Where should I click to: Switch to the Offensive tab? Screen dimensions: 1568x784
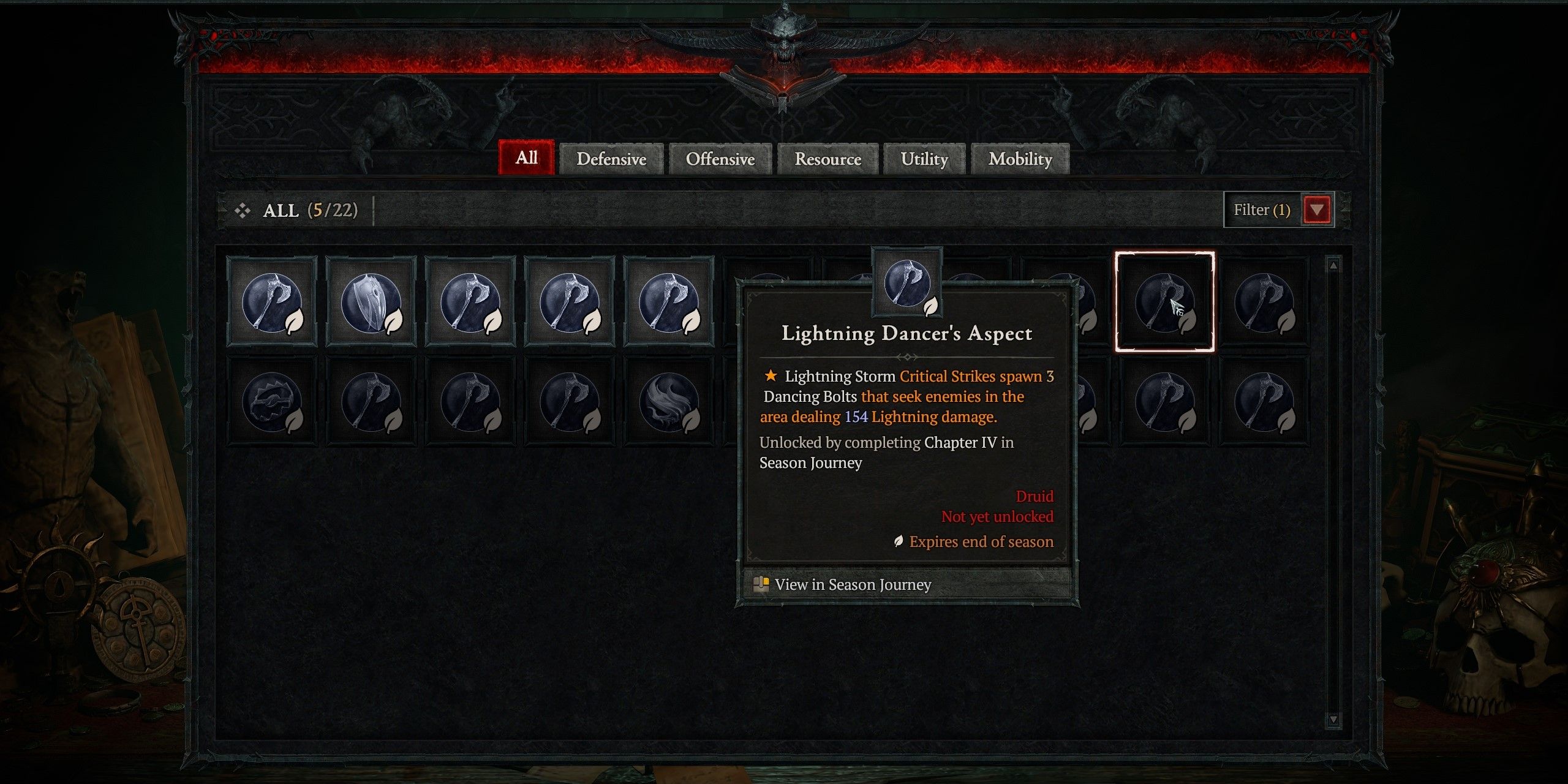pos(720,159)
